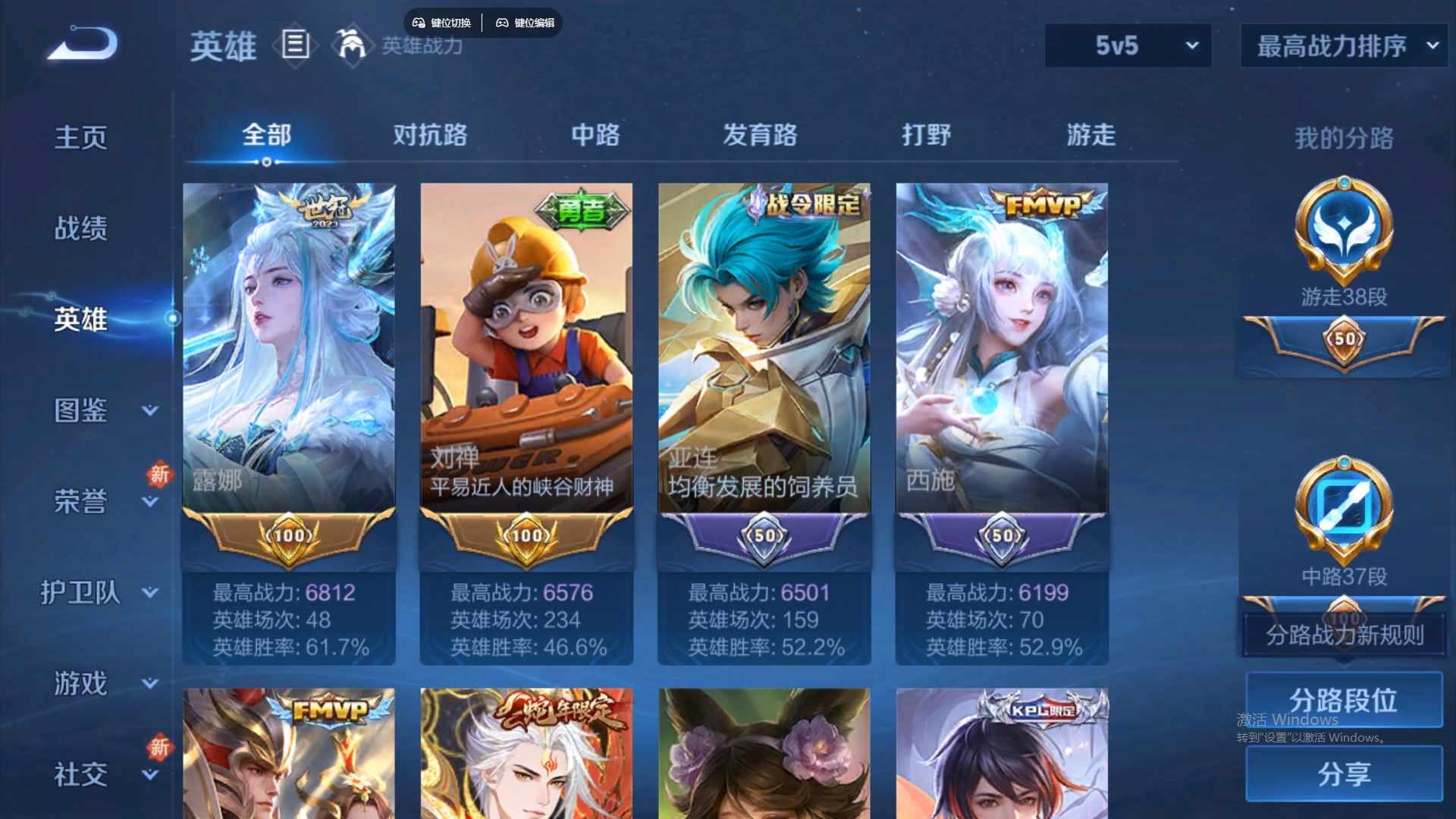Image resolution: width=1456 pixels, height=819 pixels.
Task: Click the 分路段位 button
Action: [1343, 699]
